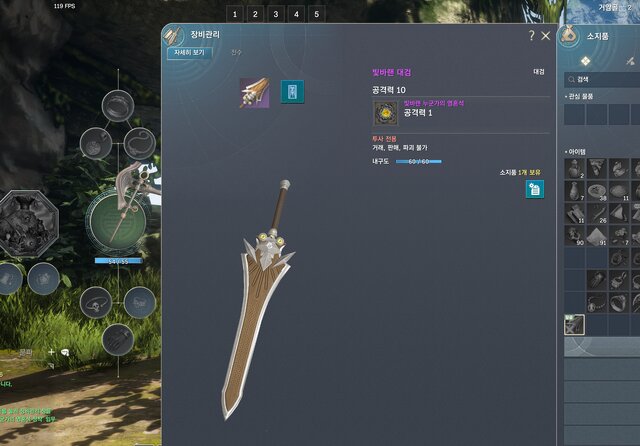Viewport: 640px width, 446px height.
Task: Switch to the 전수 tab
Action: (236, 53)
